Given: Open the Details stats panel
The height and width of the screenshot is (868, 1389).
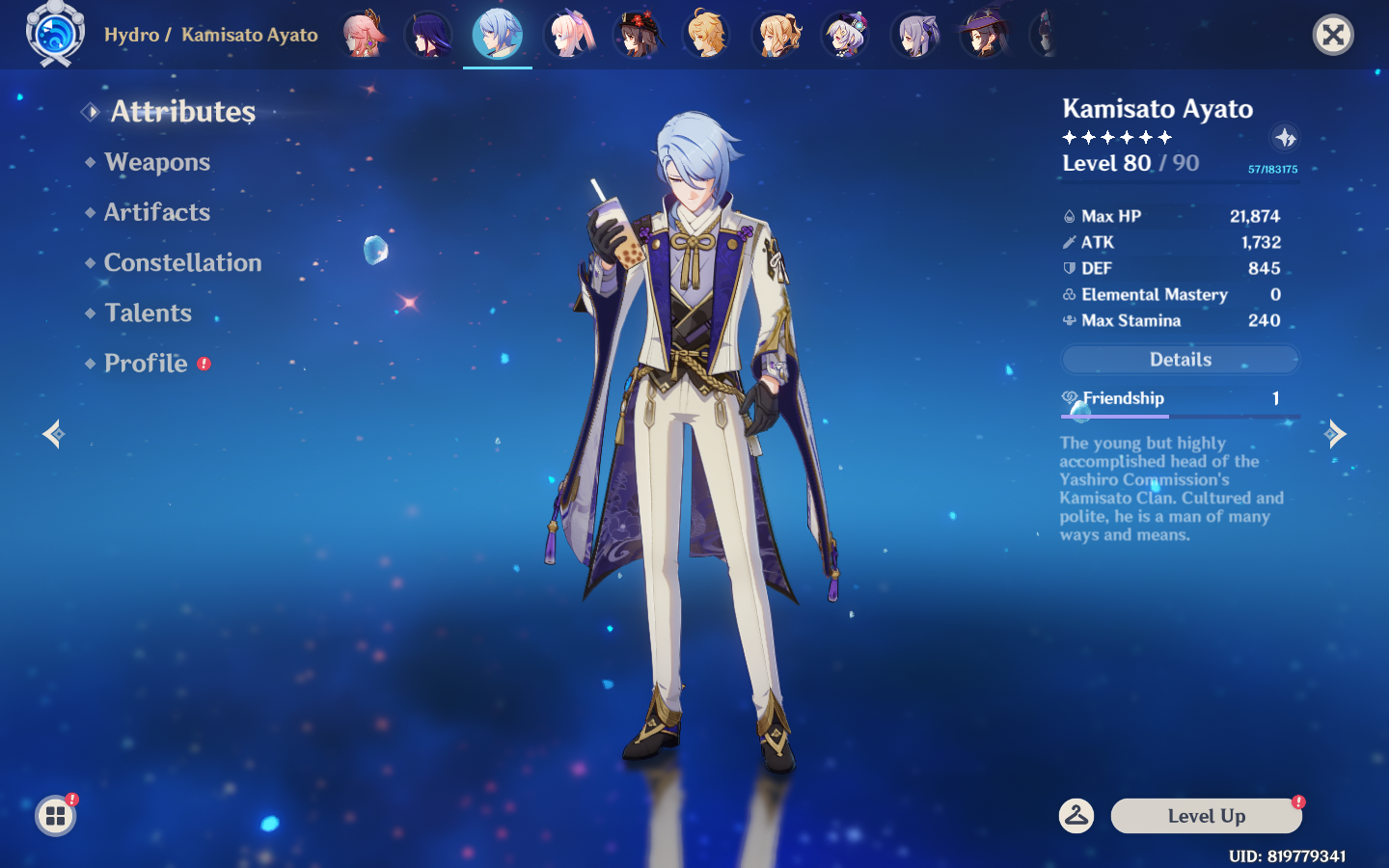Looking at the screenshot, I should 1180,359.
